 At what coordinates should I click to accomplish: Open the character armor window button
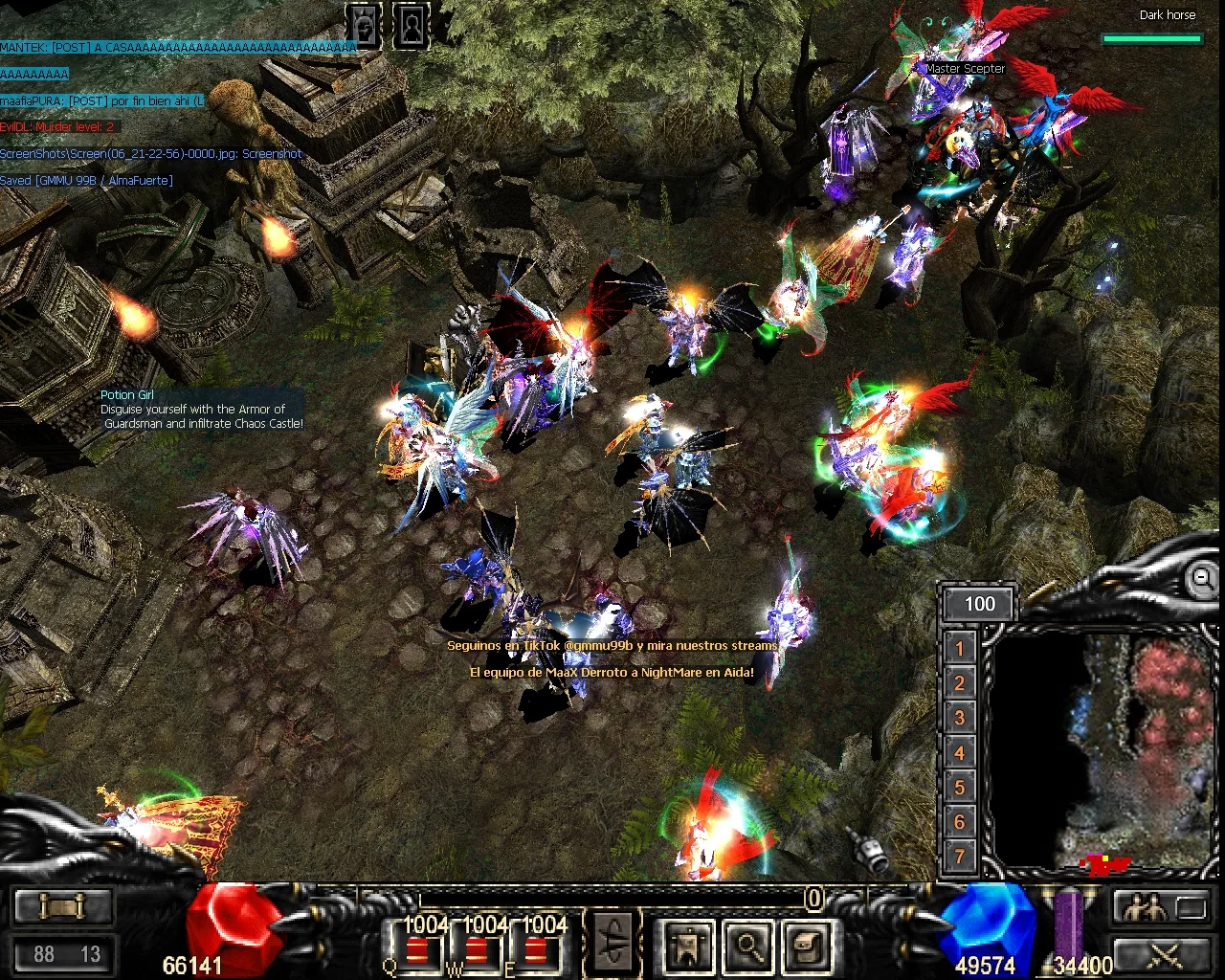tap(687, 946)
